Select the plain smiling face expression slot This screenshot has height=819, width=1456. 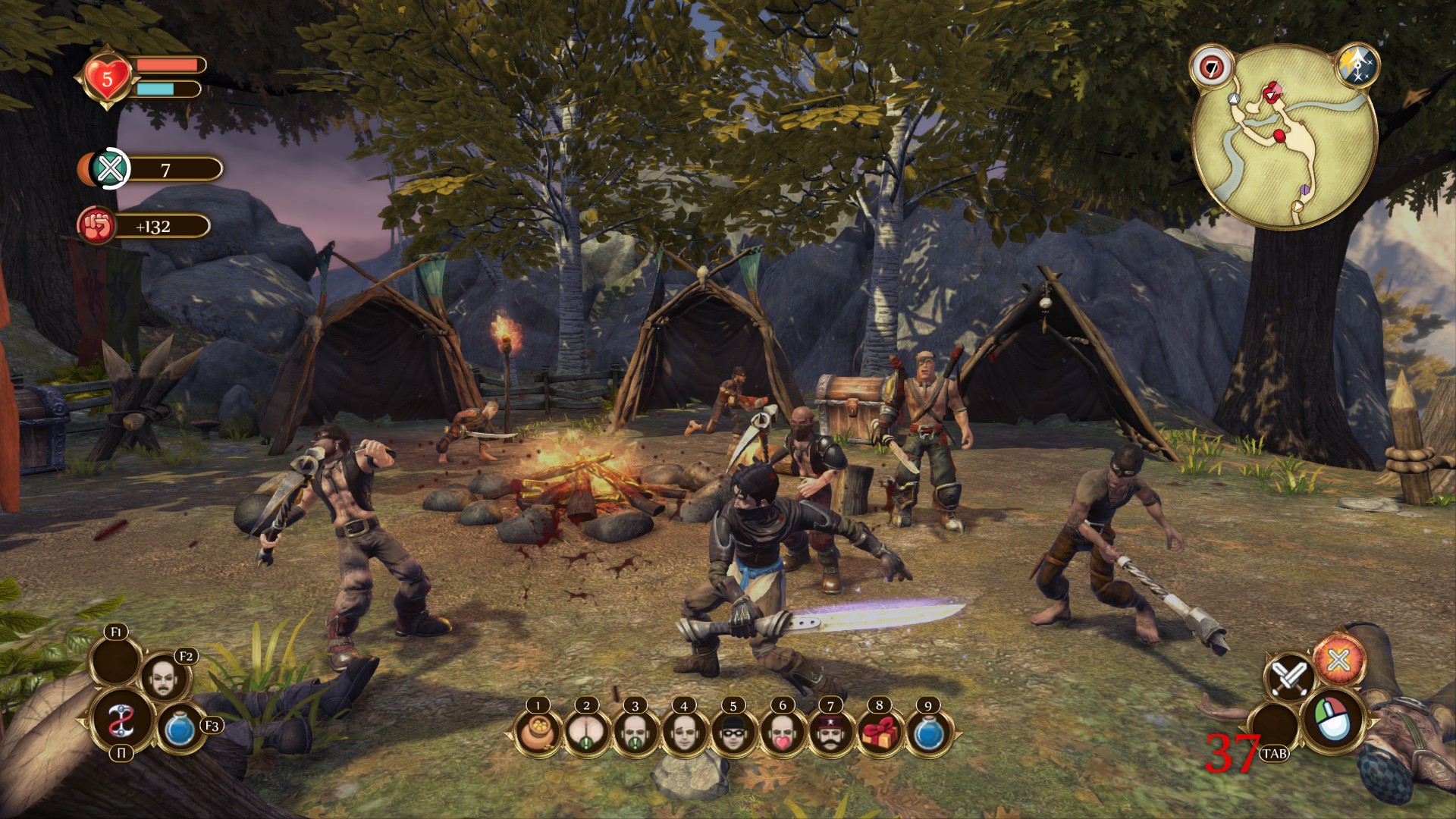(684, 733)
